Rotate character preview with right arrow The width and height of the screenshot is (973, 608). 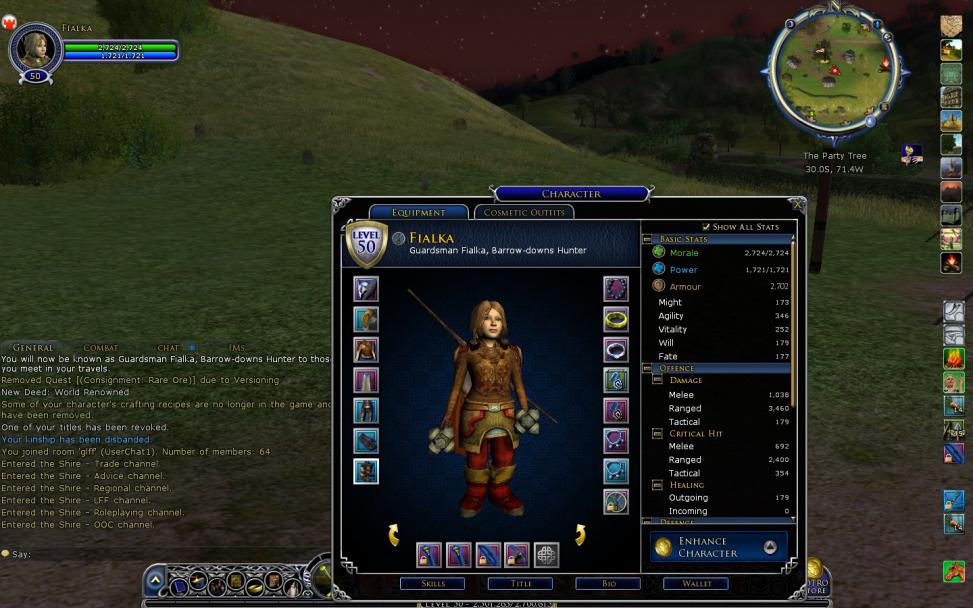pyautogui.click(x=580, y=535)
